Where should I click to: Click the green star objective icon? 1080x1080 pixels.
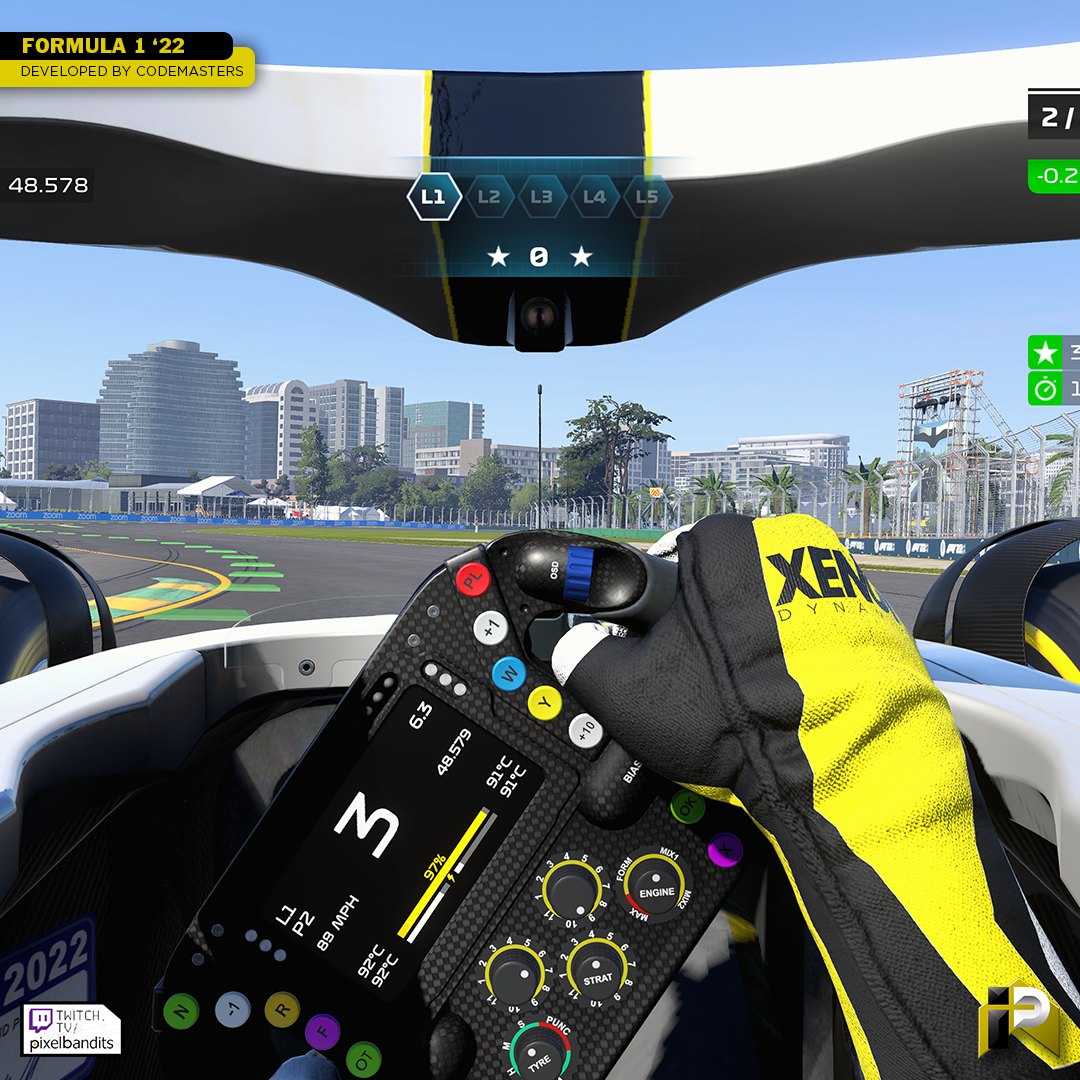click(x=1046, y=352)
